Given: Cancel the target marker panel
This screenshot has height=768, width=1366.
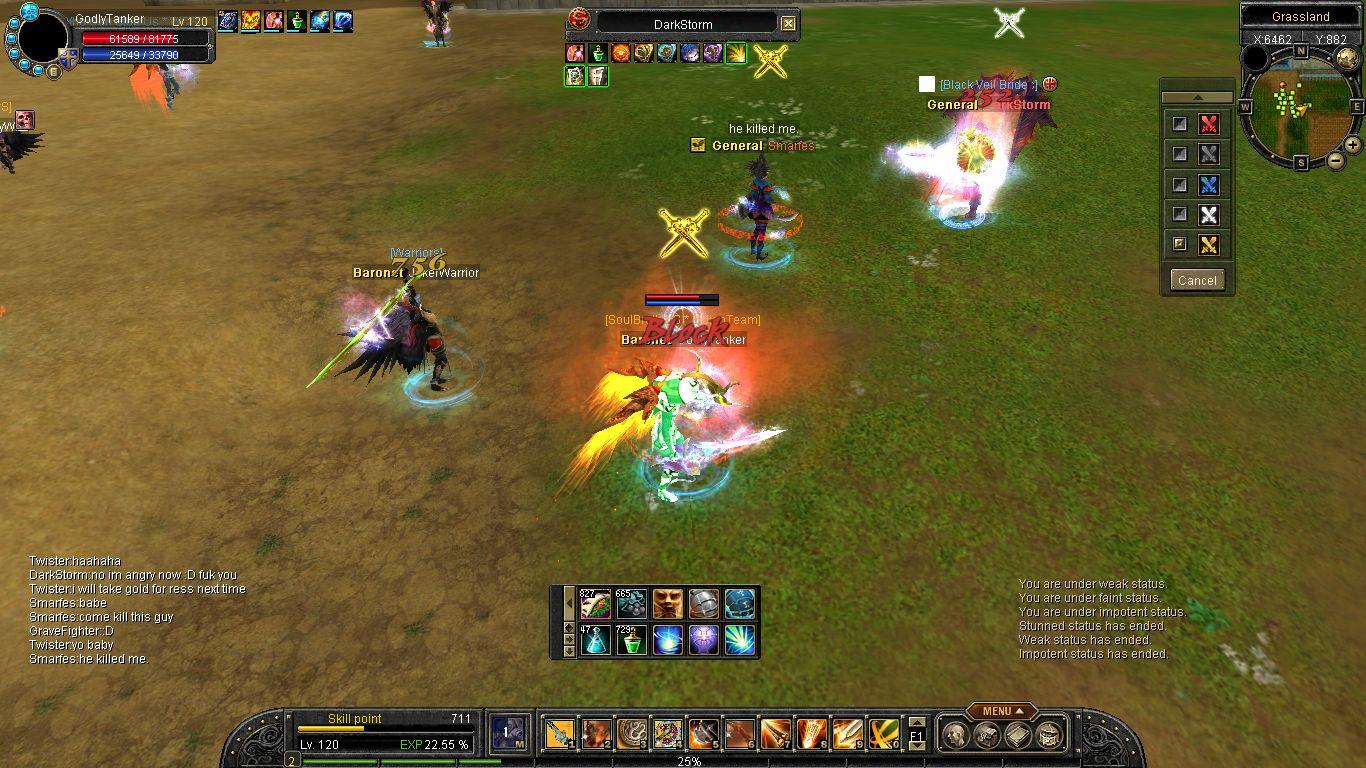Looking at the screenshot, I should pos(1197,280).
